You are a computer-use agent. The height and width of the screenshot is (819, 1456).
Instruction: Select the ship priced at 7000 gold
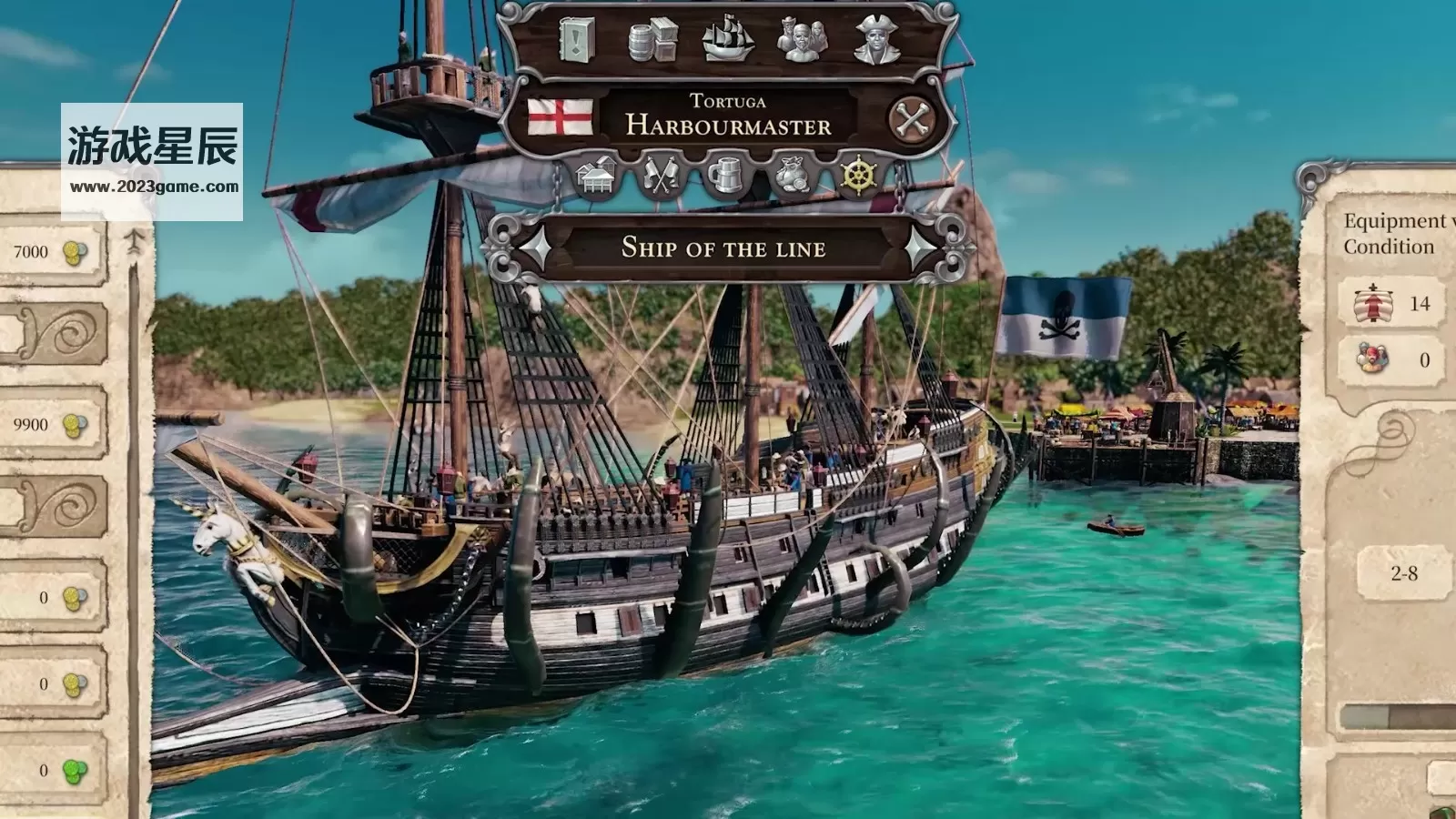pos(51,252)
